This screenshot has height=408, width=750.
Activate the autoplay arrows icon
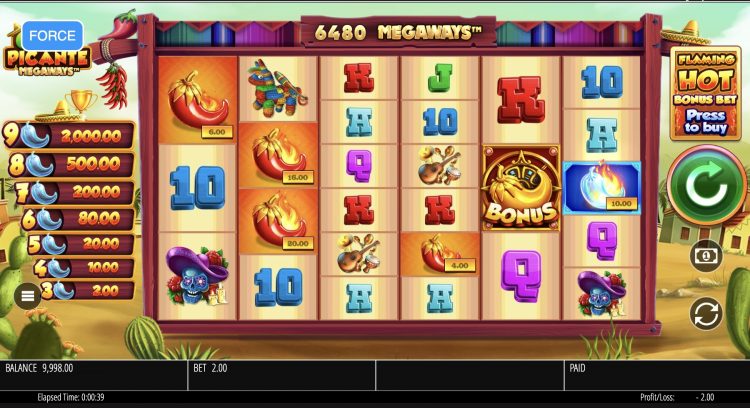[x=705, y=314]
